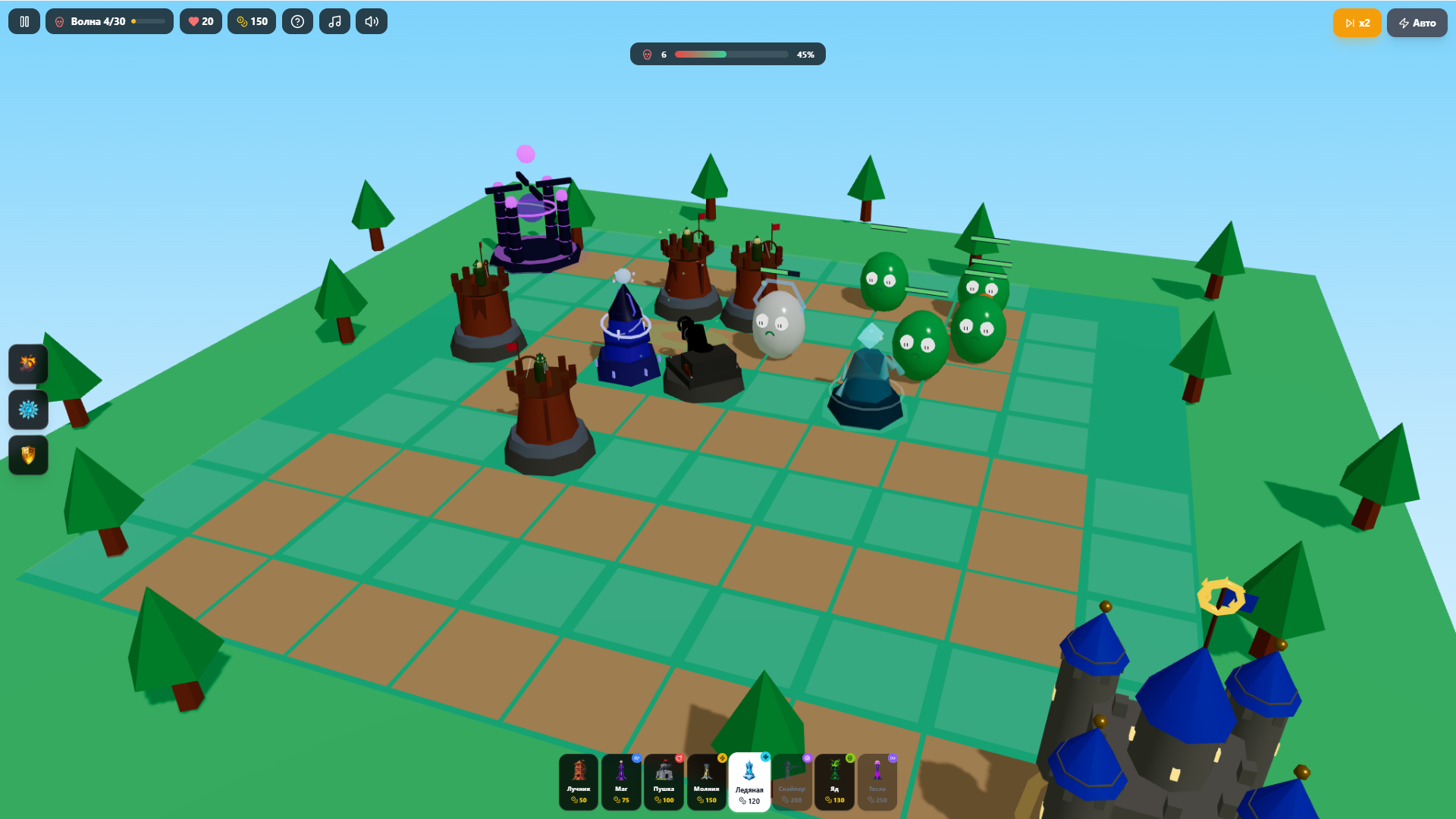Toggle the x2 game speed
Screen dimensions: 1456x819
1357,23
